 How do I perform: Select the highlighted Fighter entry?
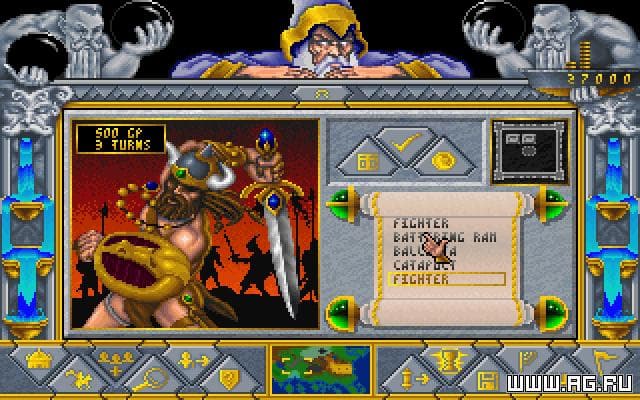click(x=432, y=279)
